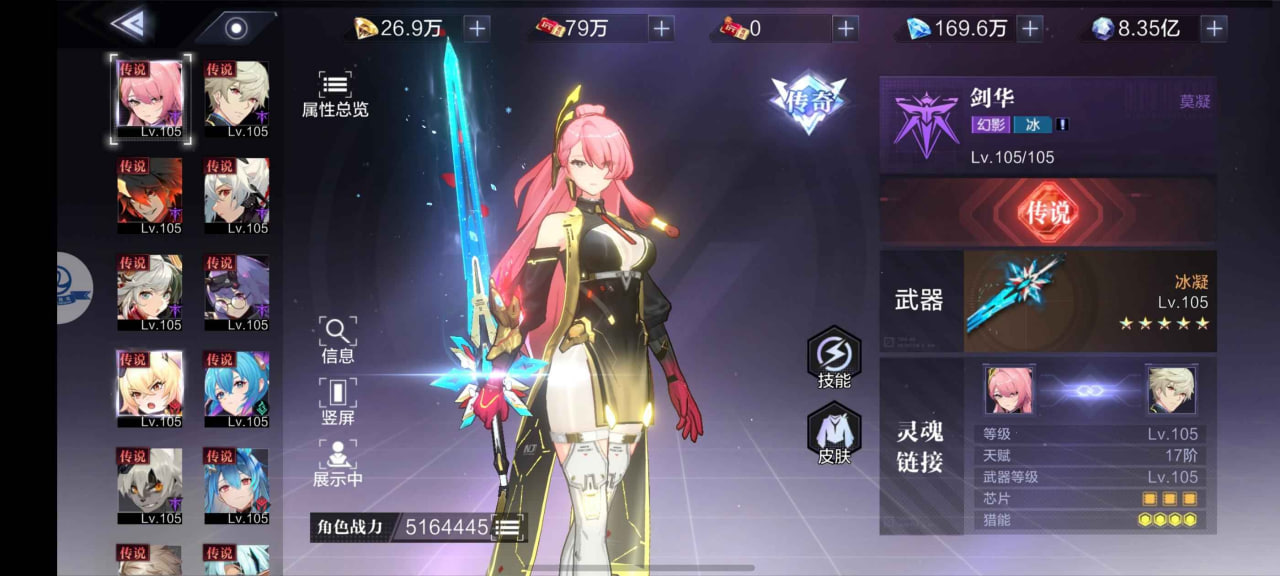The height and width of the screenshot is (576, 1280).
Task: Switch to 竖屏 portrait view
Action: pos(337,401)
